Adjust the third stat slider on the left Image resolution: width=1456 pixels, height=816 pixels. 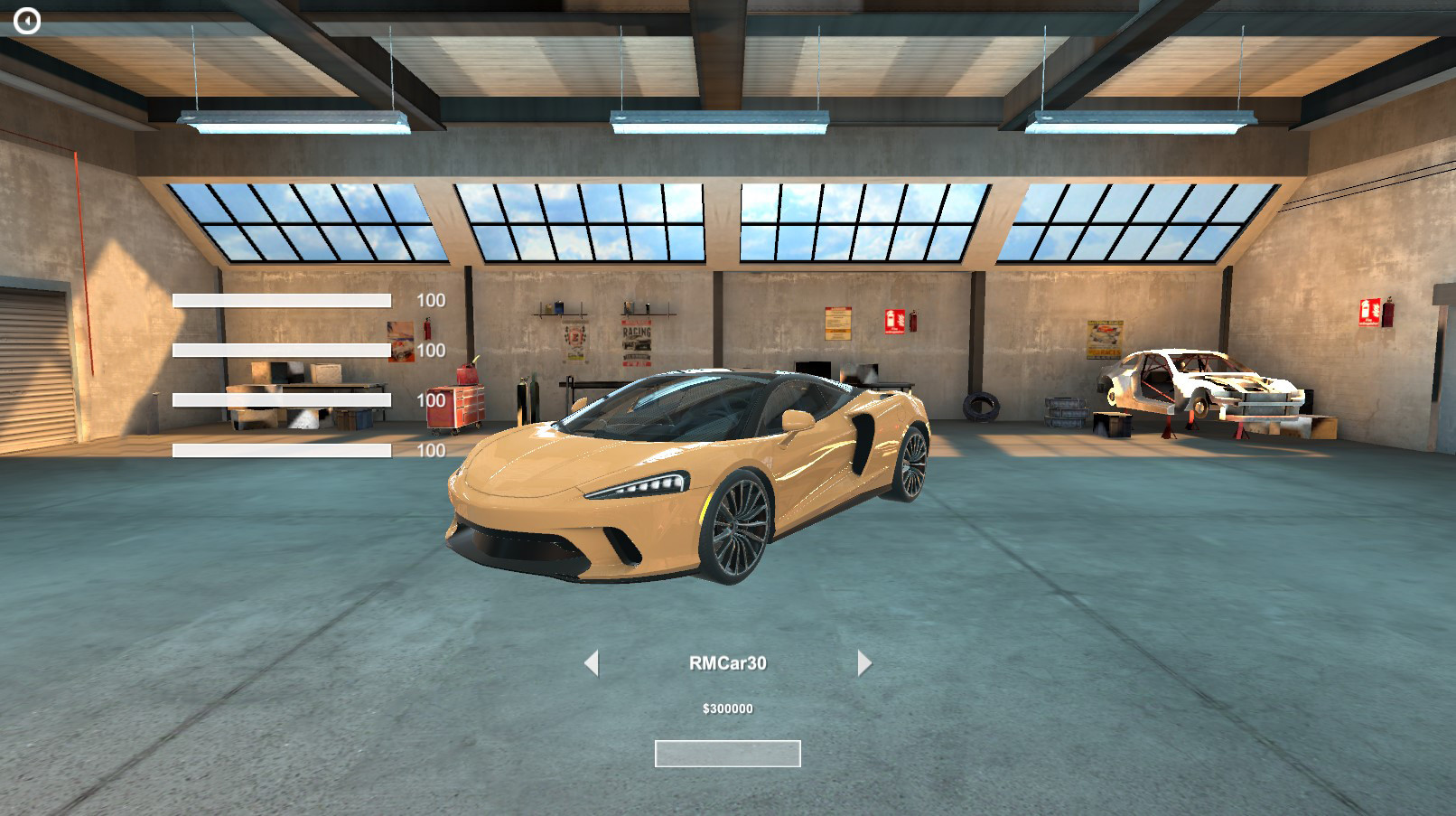pyautogui.click(x=282, y=399)
